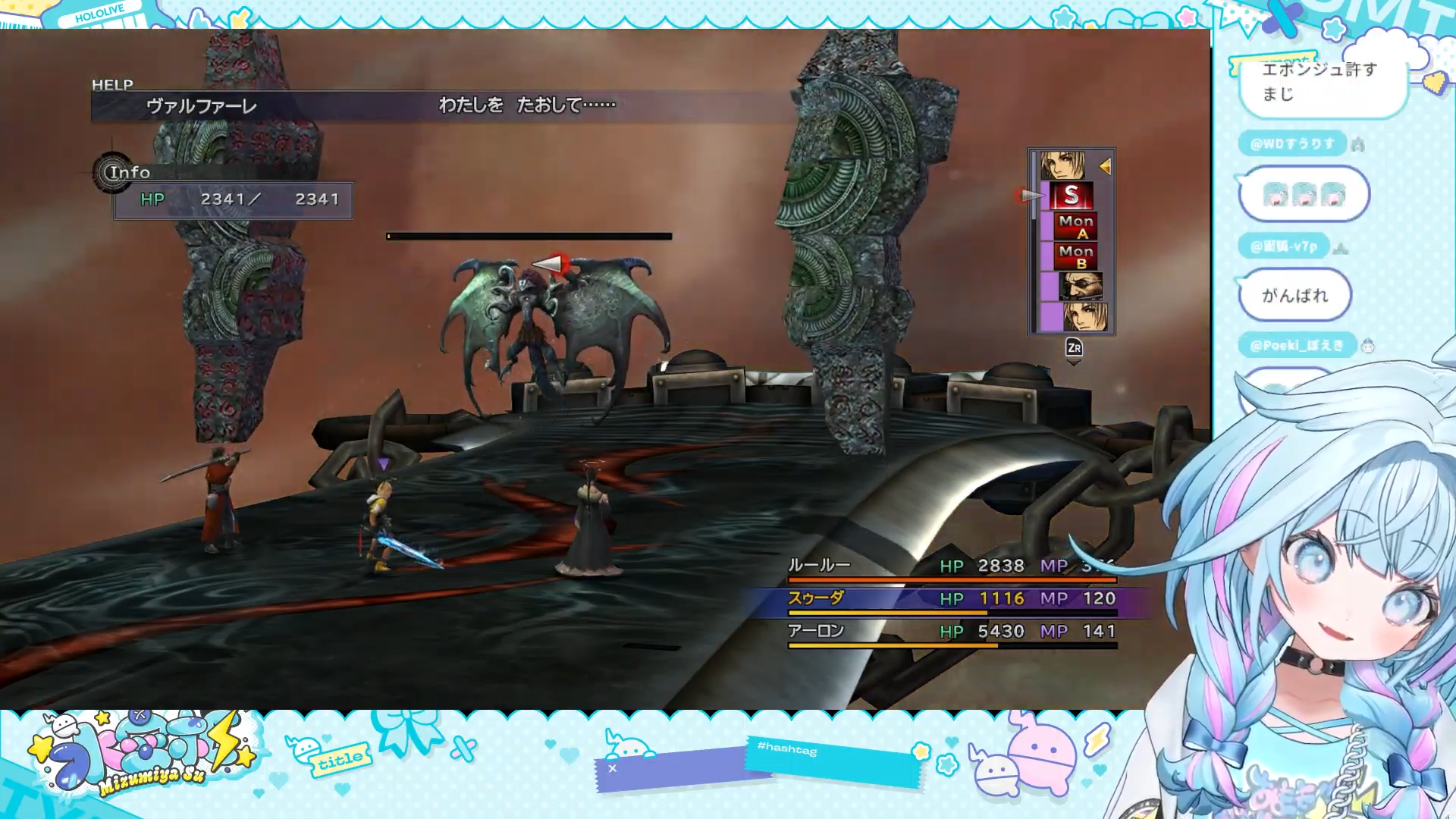
Task: Choose Mon A in the turn list
Action: tap(1076, 226)
